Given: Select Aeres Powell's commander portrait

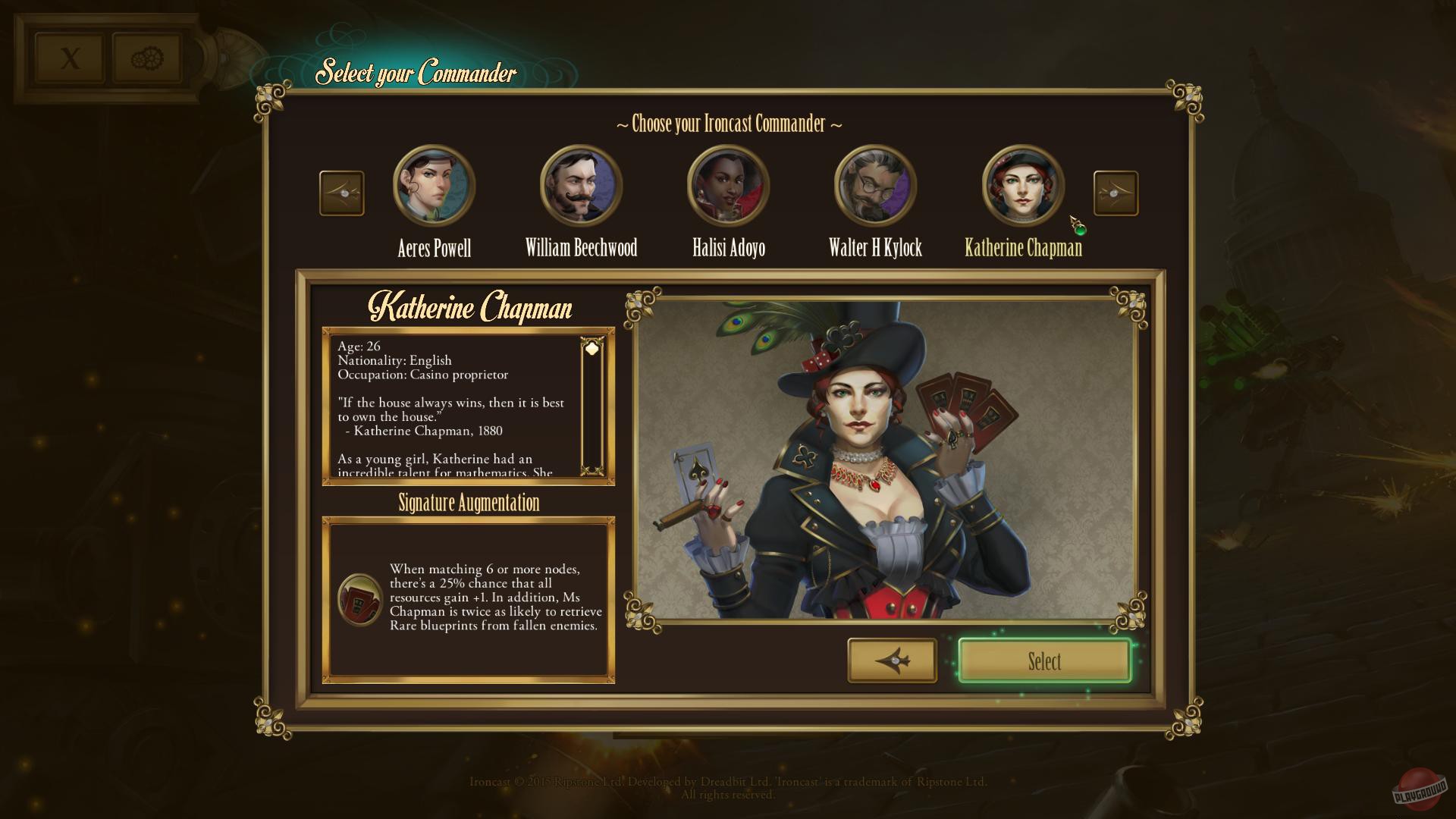Looking at the screenshot, I should point(433,185).
